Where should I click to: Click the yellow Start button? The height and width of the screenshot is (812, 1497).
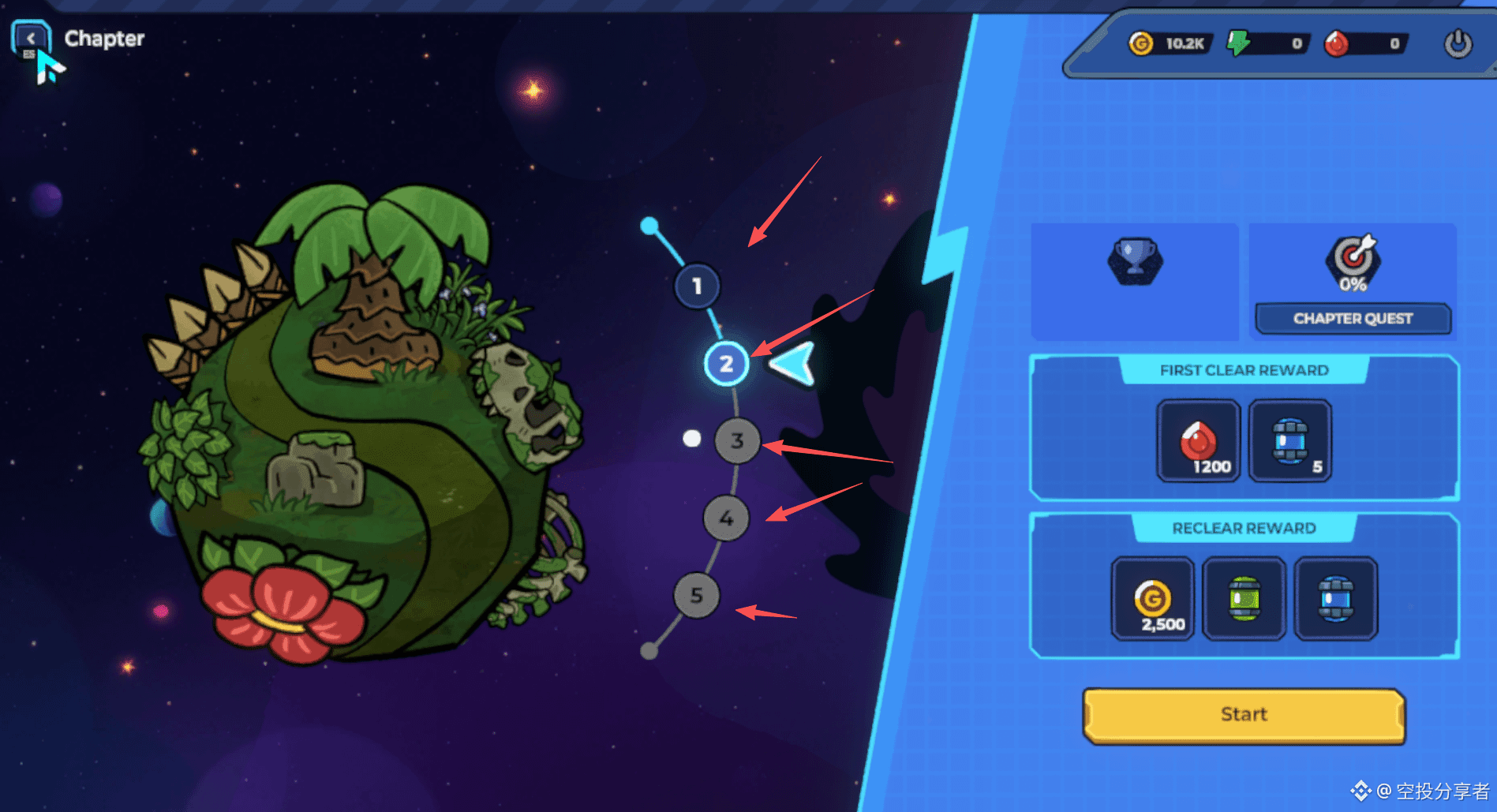(x=1244, y=715)
